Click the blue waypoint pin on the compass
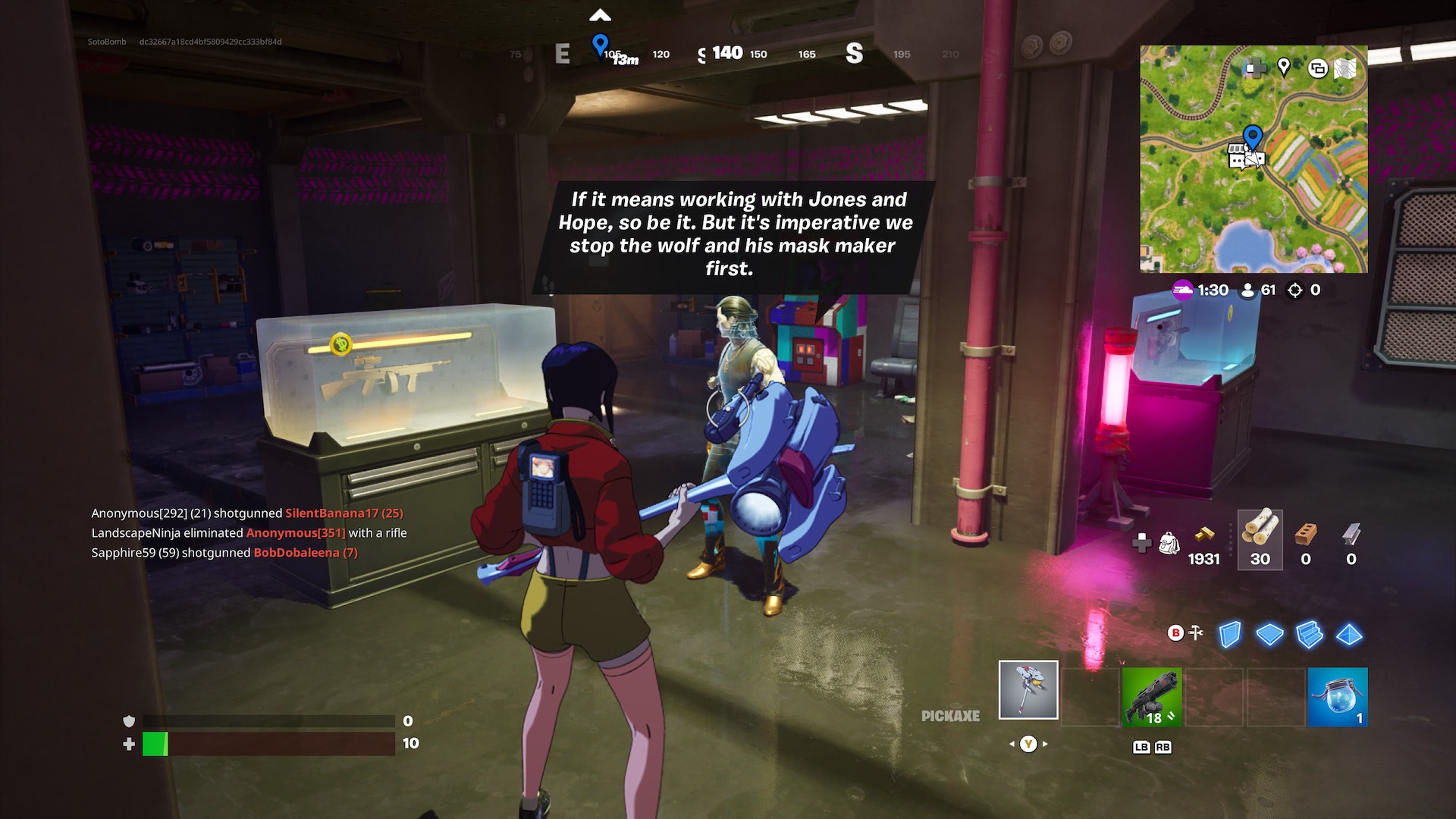Screen dimensions: 1456x819 tap(600, 44)
